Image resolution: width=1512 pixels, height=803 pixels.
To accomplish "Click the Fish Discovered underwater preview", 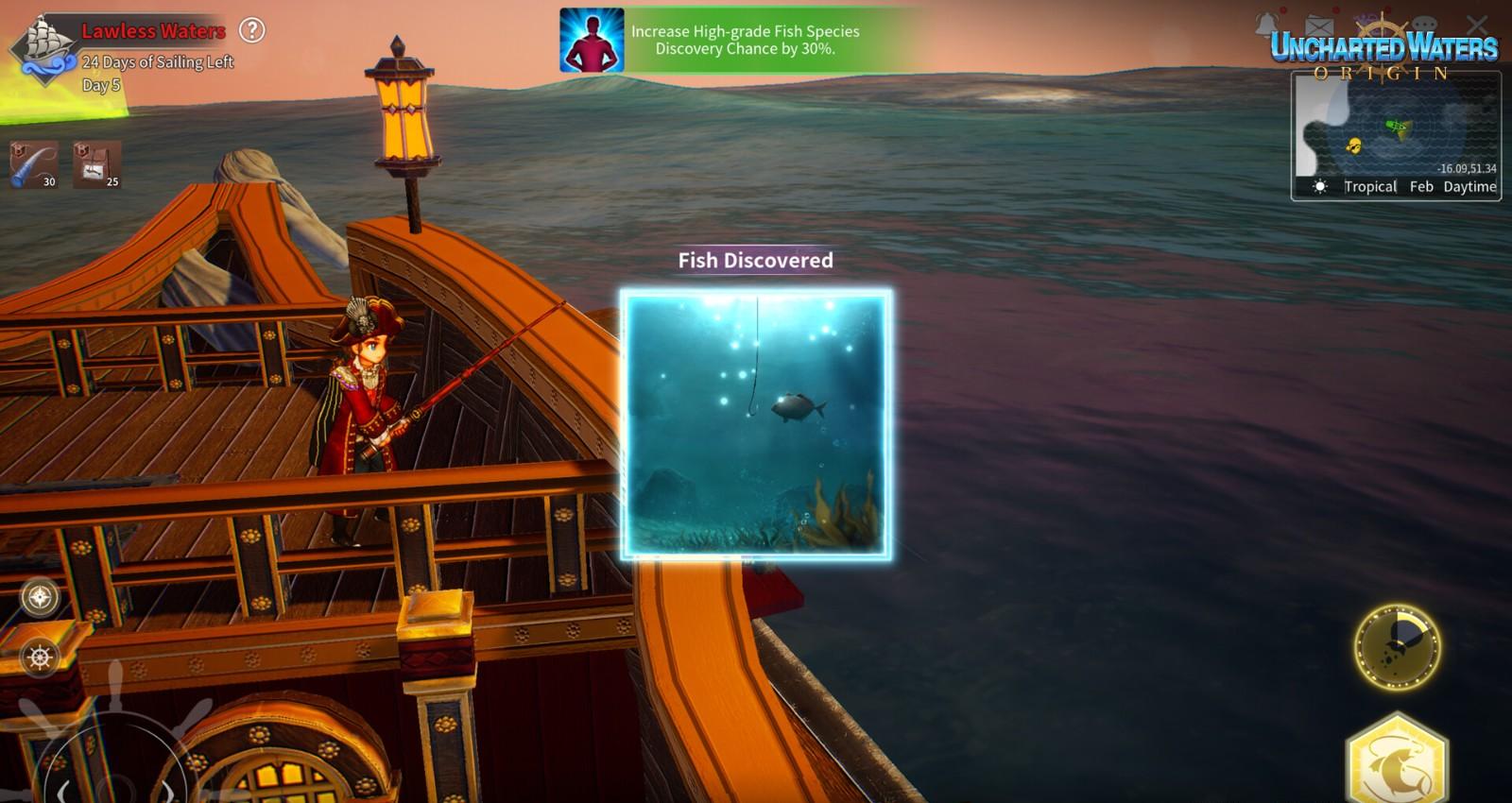I will (756, 424).
